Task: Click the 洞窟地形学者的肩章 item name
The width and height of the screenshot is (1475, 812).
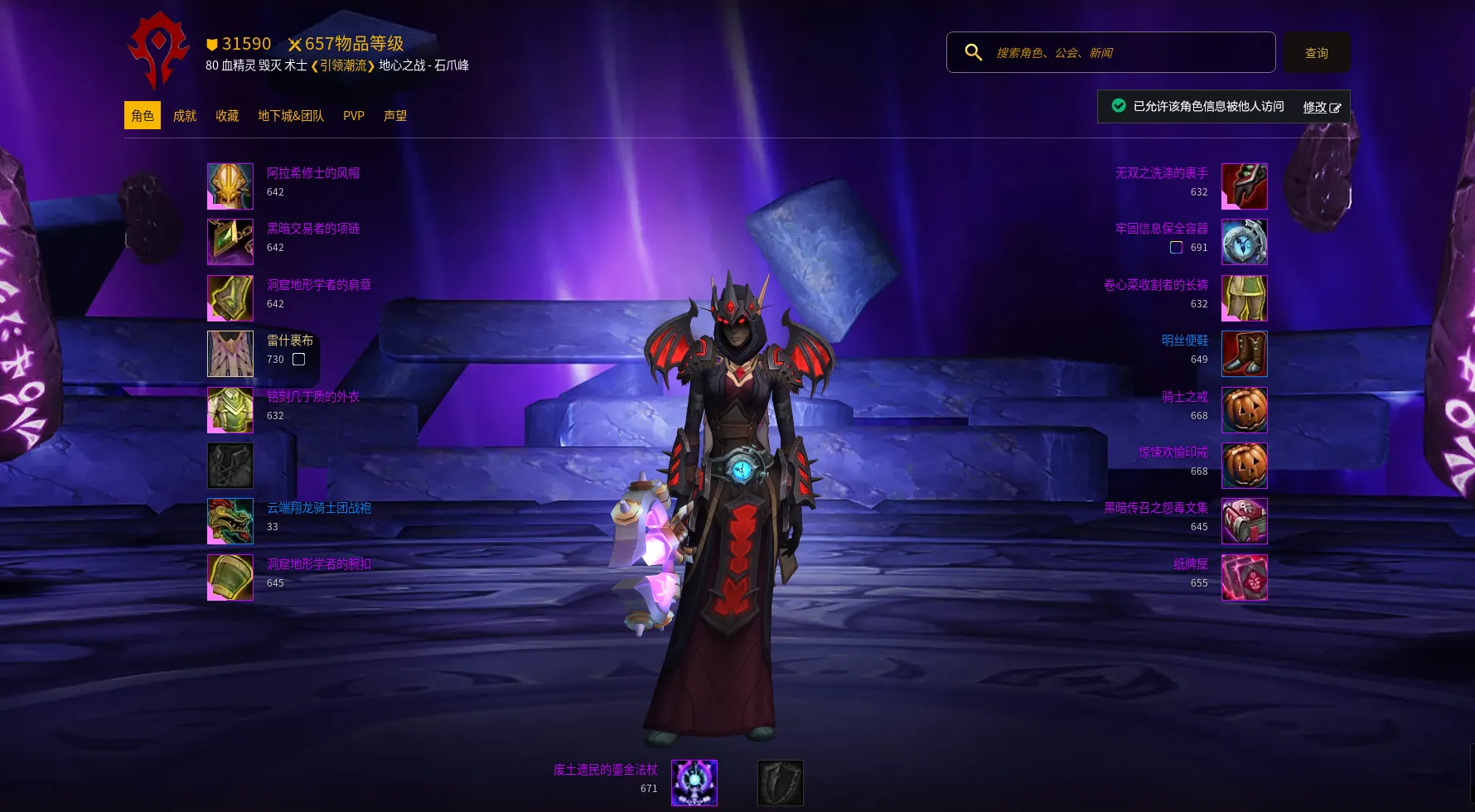Action: pyautogui.click(x=319, y=285)
